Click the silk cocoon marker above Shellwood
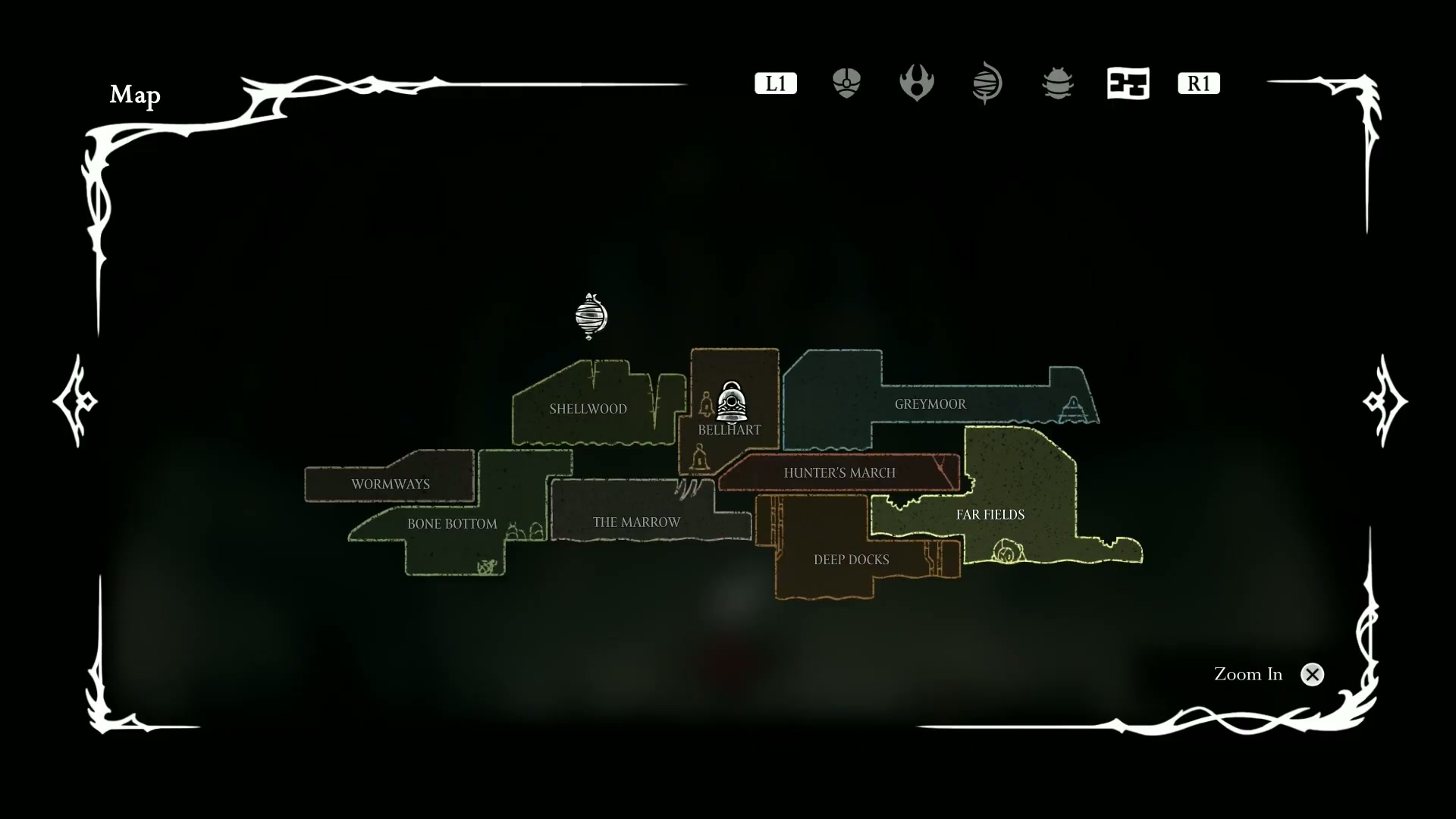The height and width of the screenshot is (819, 1456). point(591,315)
